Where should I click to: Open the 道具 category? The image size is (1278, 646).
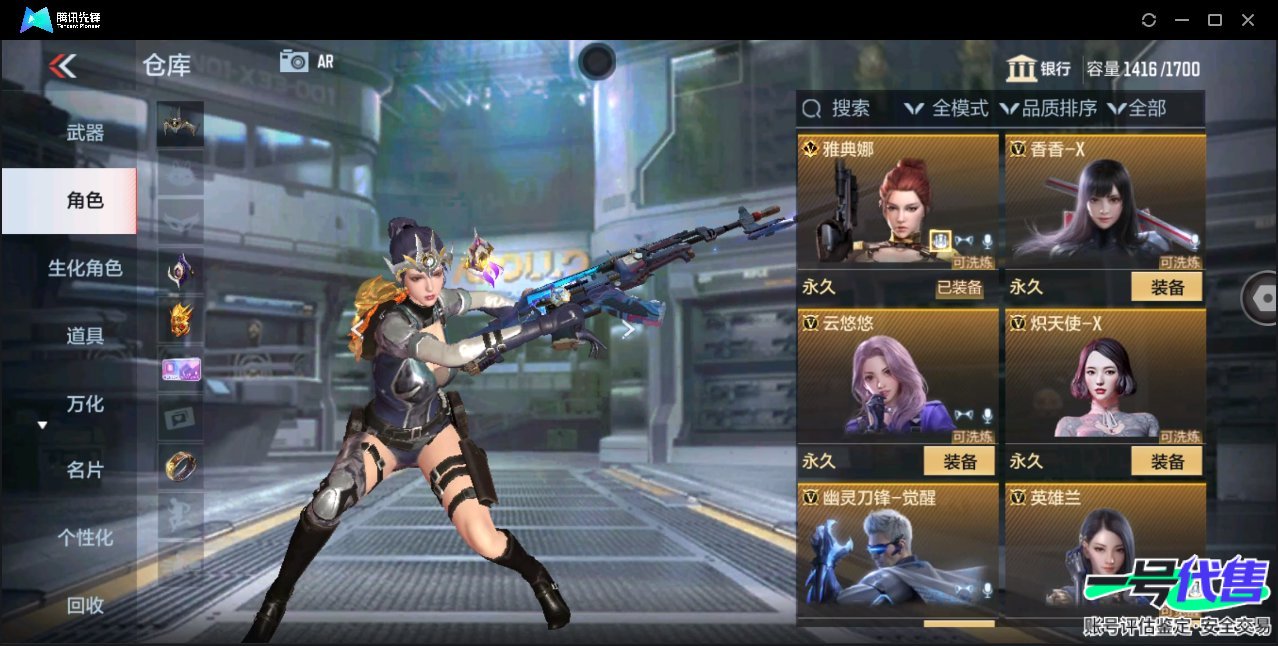pos(85,336)
